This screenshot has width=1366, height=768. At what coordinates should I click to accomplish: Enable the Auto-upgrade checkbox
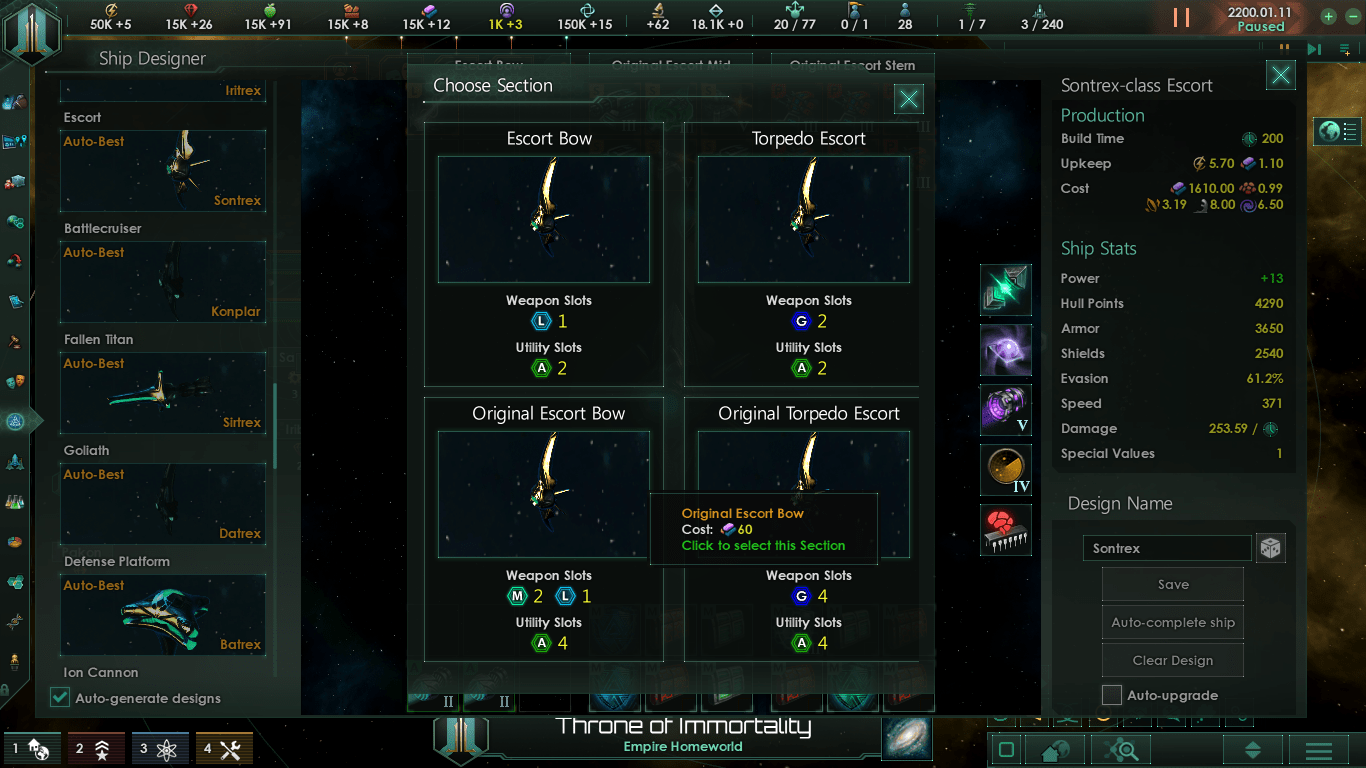[1112, 695]
